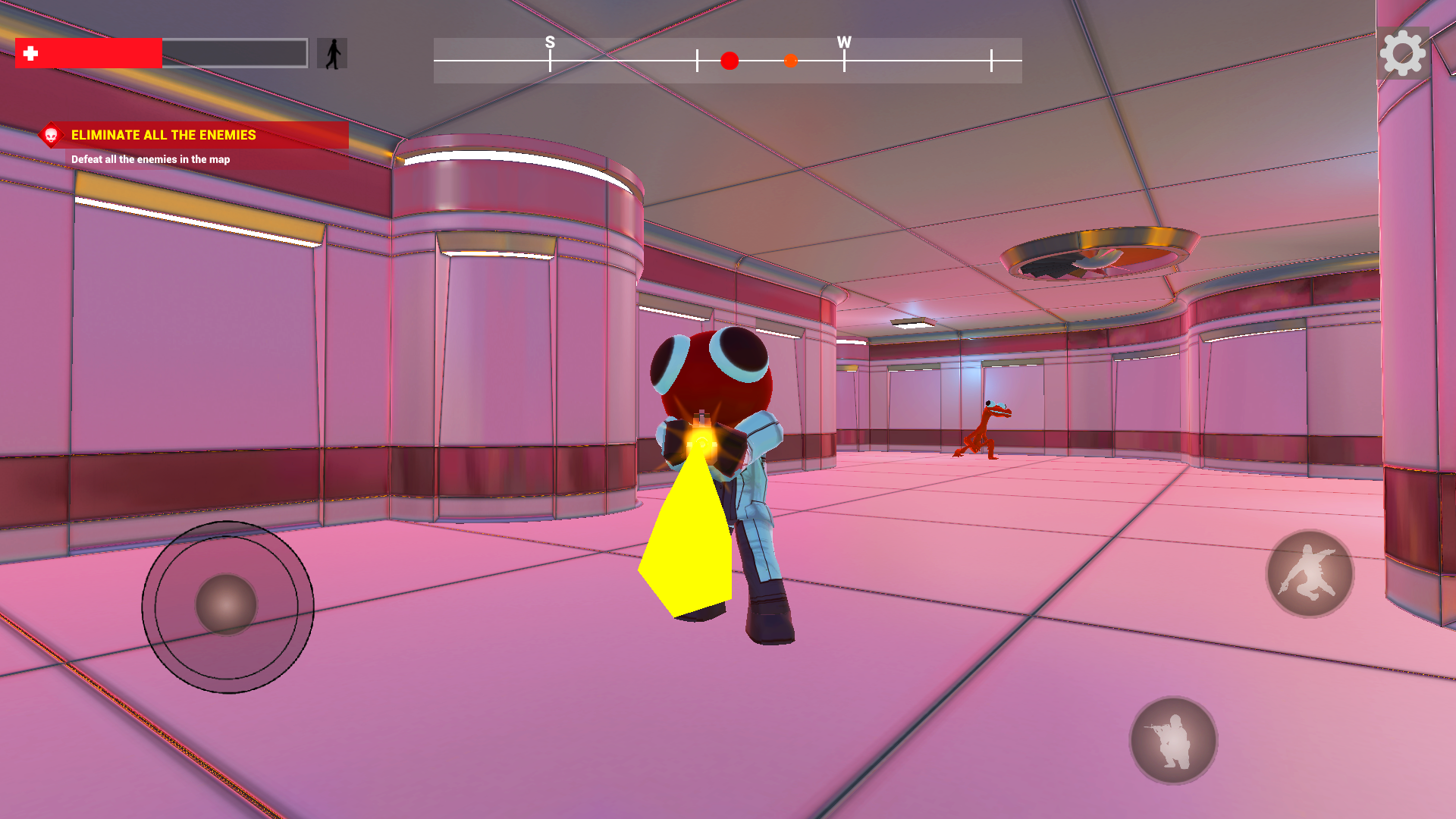This screenshot has width=1456, height=819.
Task: Select the red enemy dot on the compass
Action: click(729, 61)
